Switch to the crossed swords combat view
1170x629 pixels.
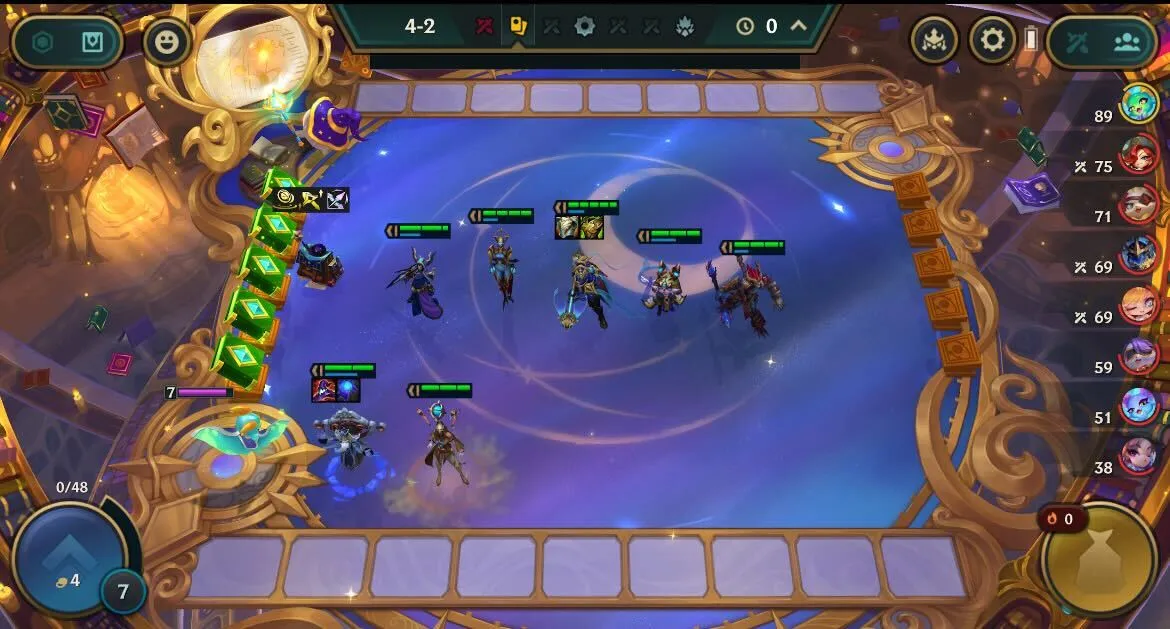pyautogui.click(x=1077, y=42)
